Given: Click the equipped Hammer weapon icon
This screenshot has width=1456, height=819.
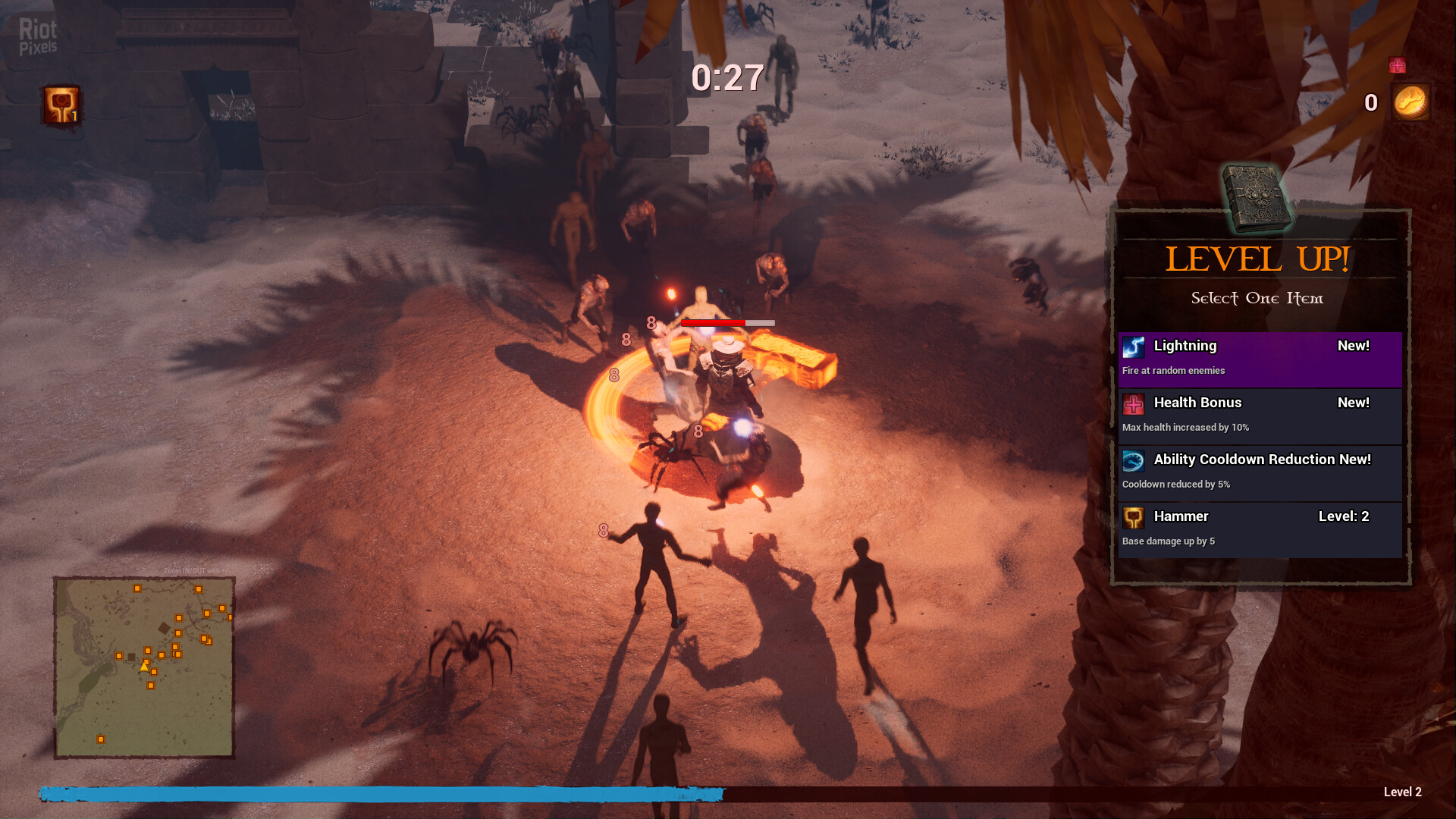Looking at the screenshot, I should pos(61,105).
